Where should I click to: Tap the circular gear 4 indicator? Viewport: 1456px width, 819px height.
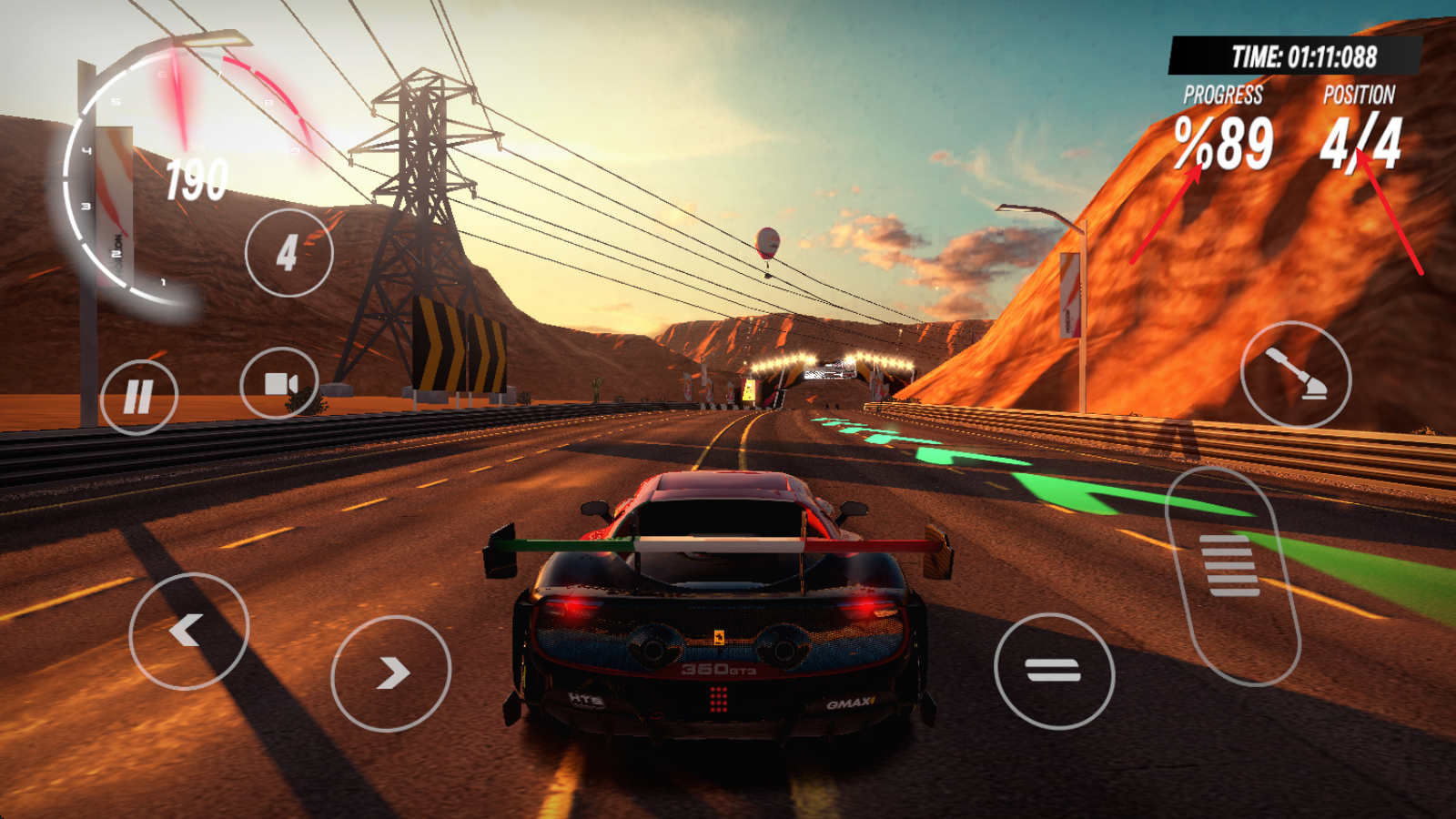[x=288, y=253]
